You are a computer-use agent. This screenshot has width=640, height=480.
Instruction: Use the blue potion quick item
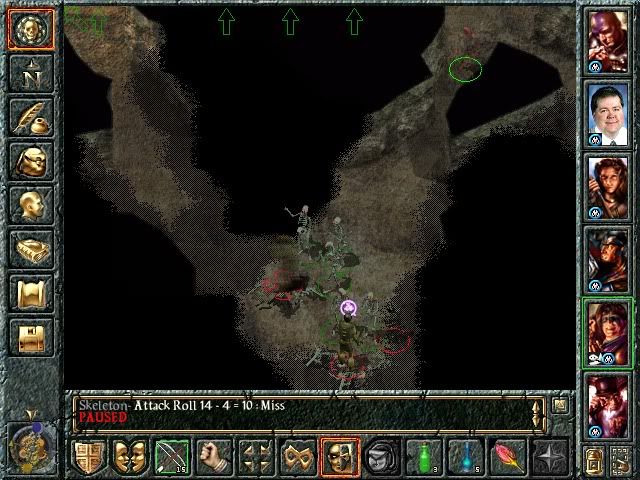tap(465, 456)
